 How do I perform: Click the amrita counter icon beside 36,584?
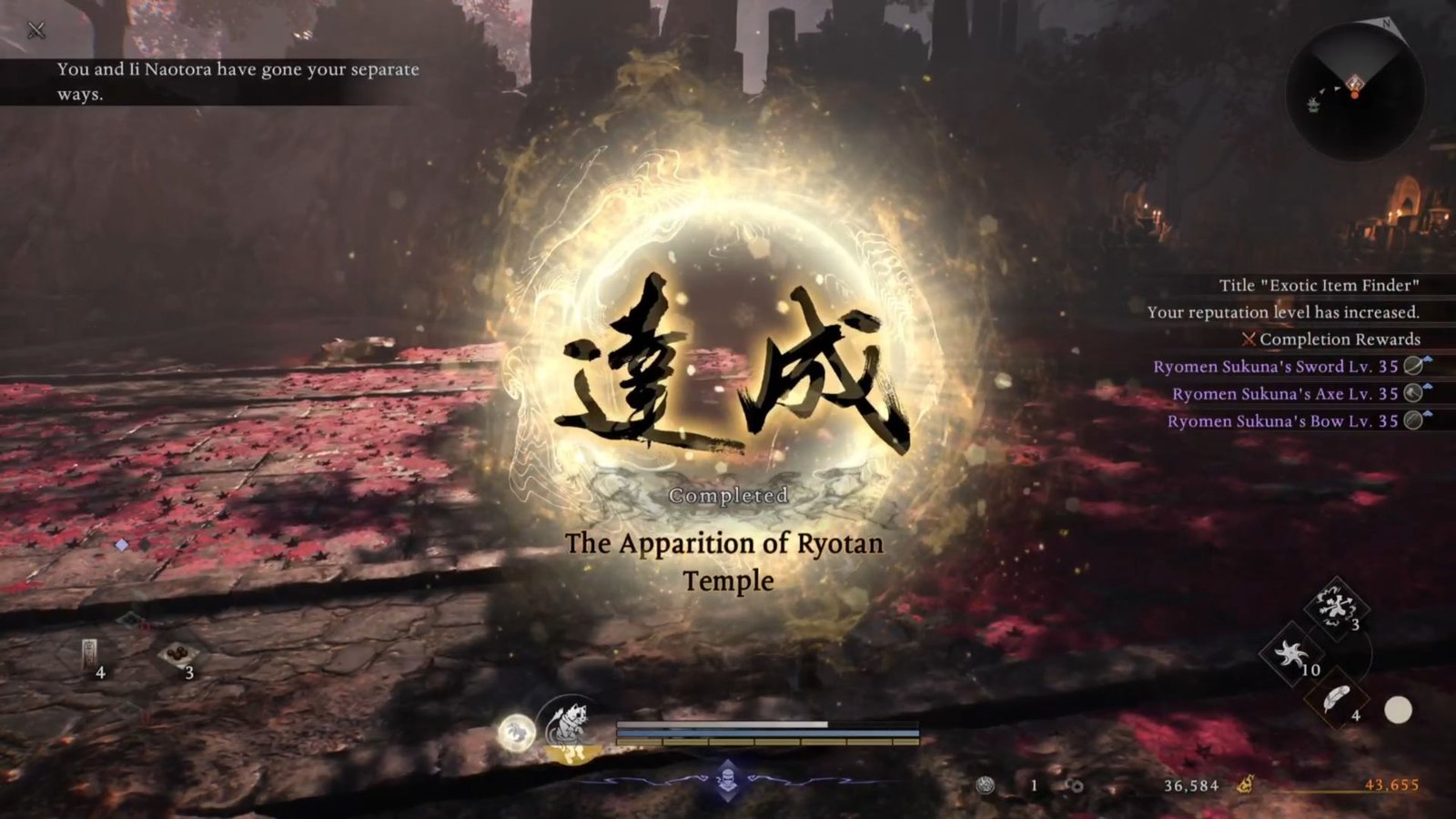pyautogui.click(x=1074, y=786)
